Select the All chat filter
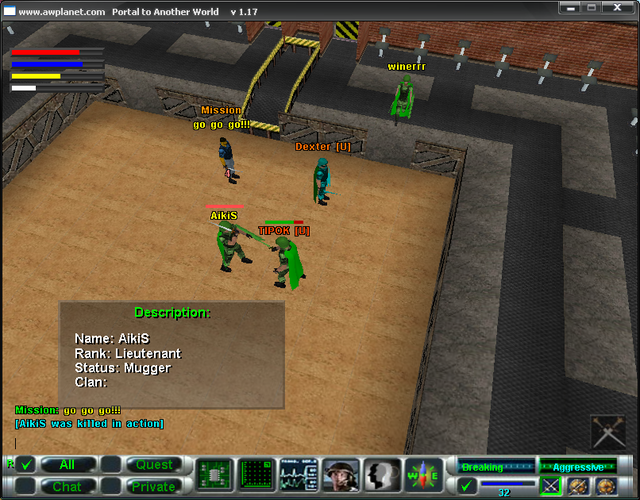Screen dimensions: 640x500 click(67, 465)
